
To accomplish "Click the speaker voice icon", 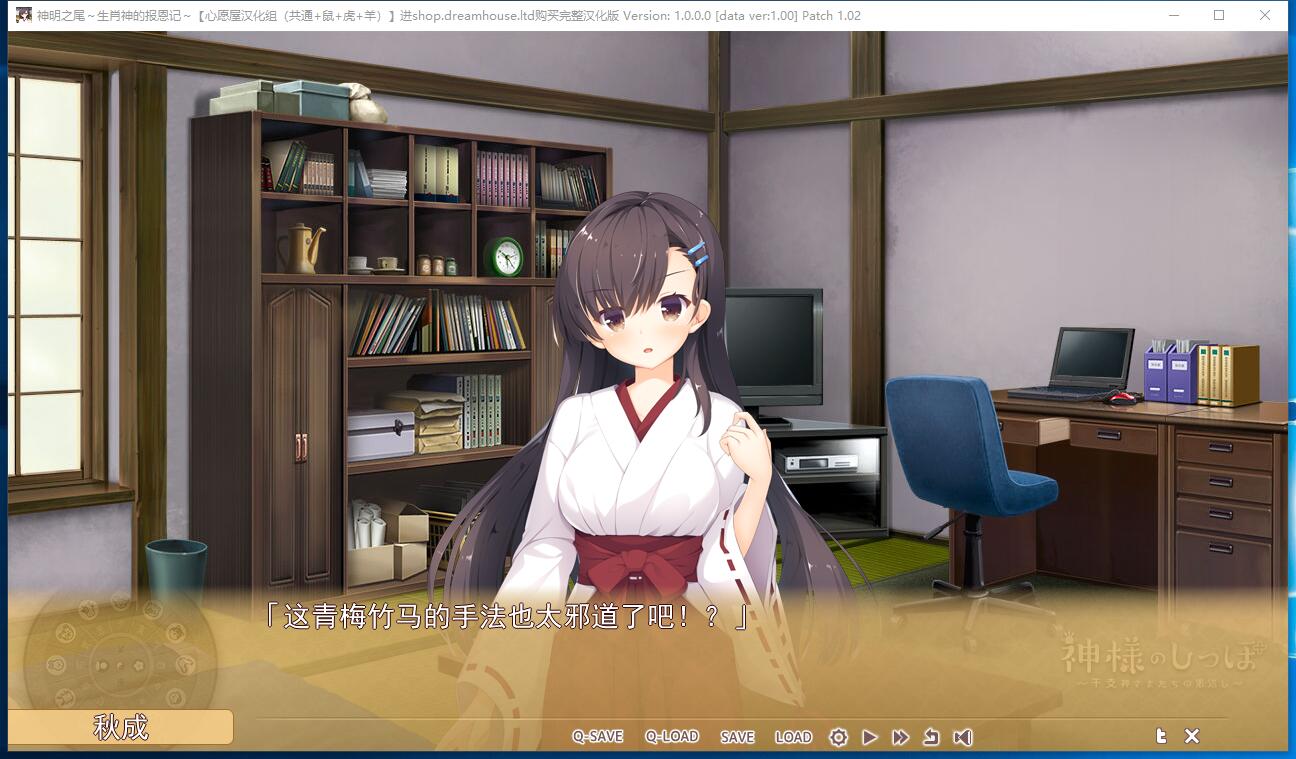I will tap(962, 737).
